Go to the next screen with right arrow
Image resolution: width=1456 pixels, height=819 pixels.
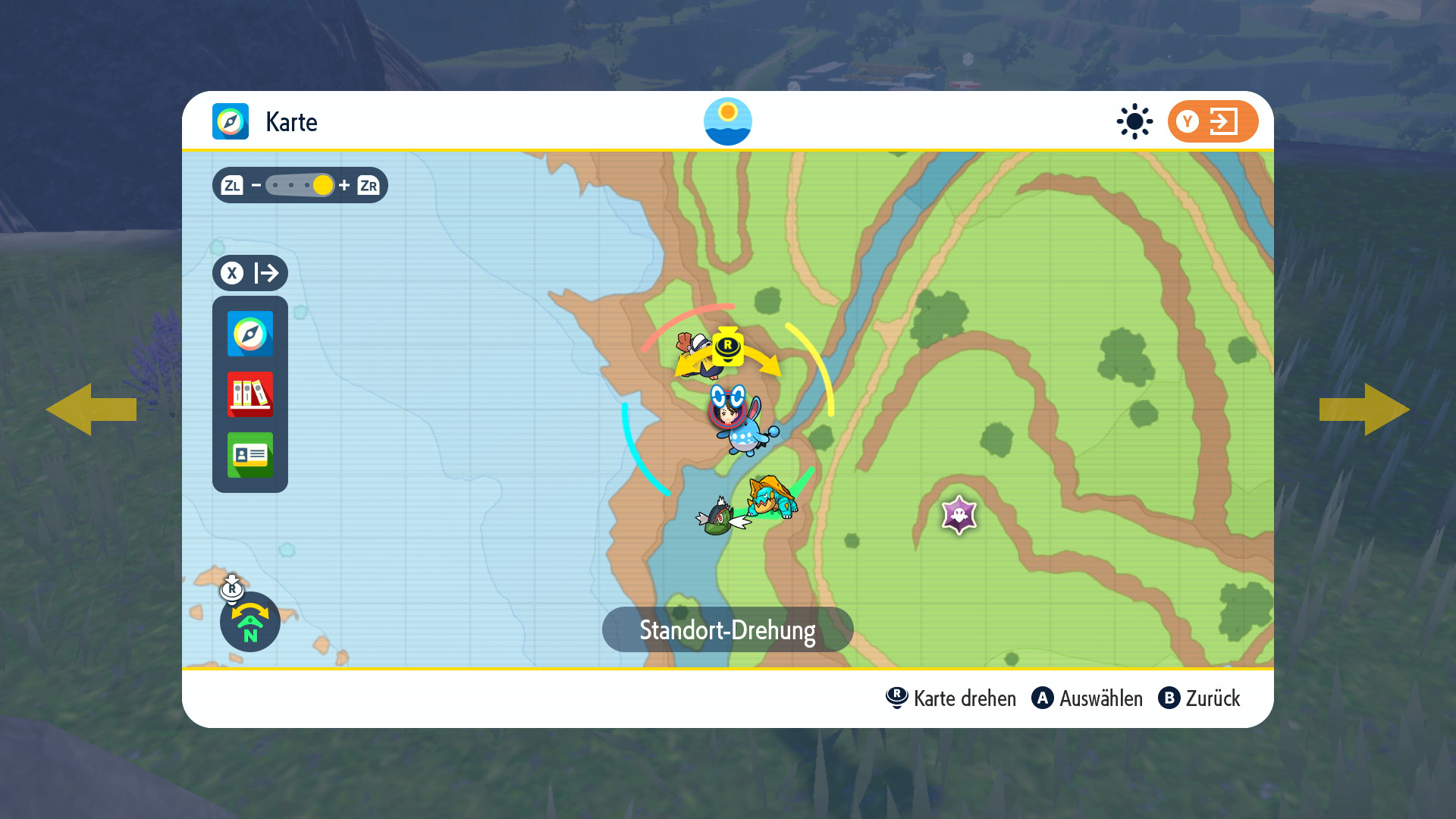1364,409
